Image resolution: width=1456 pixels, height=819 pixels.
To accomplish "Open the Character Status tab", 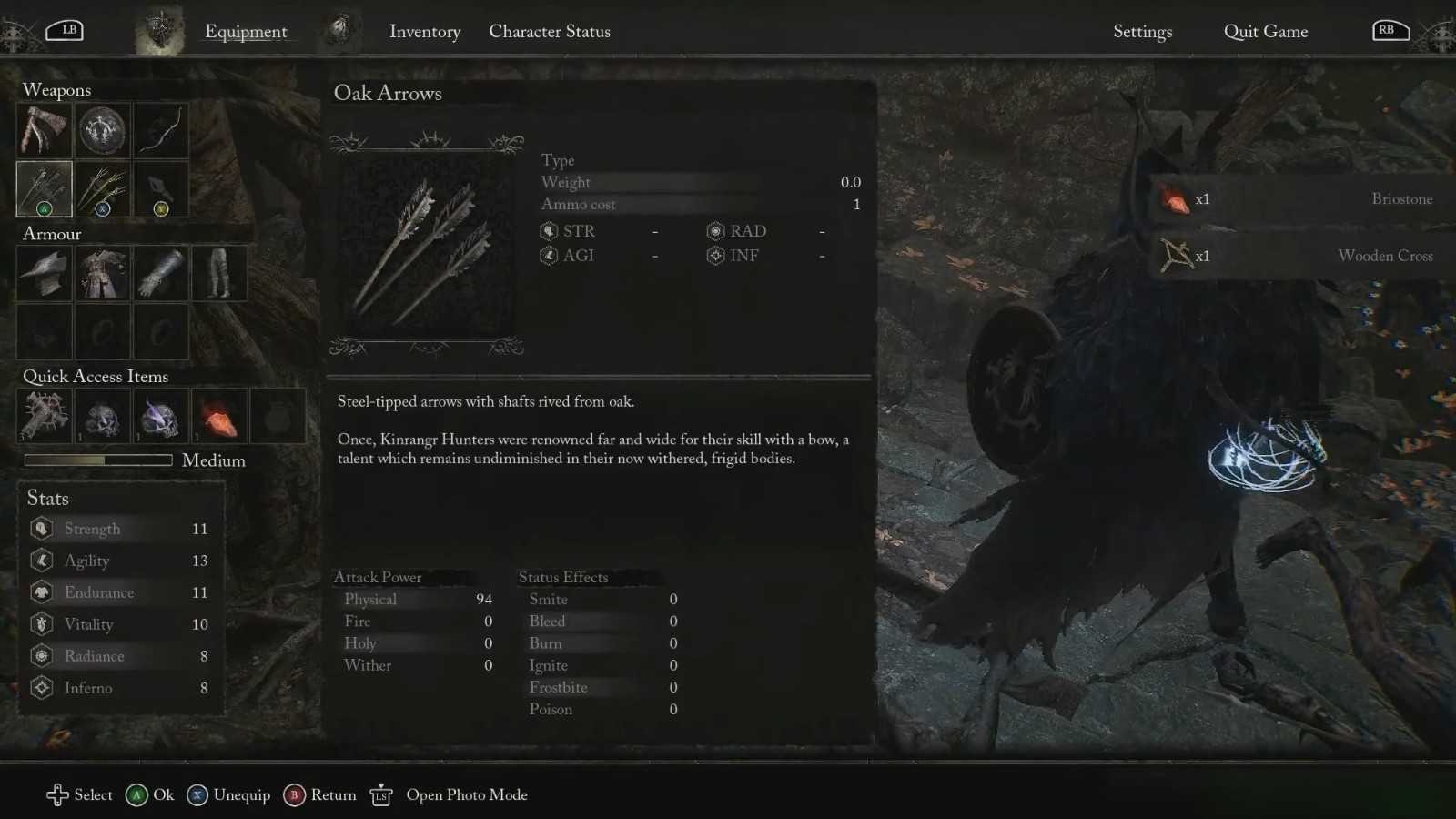I will click(x=550, y=32).
